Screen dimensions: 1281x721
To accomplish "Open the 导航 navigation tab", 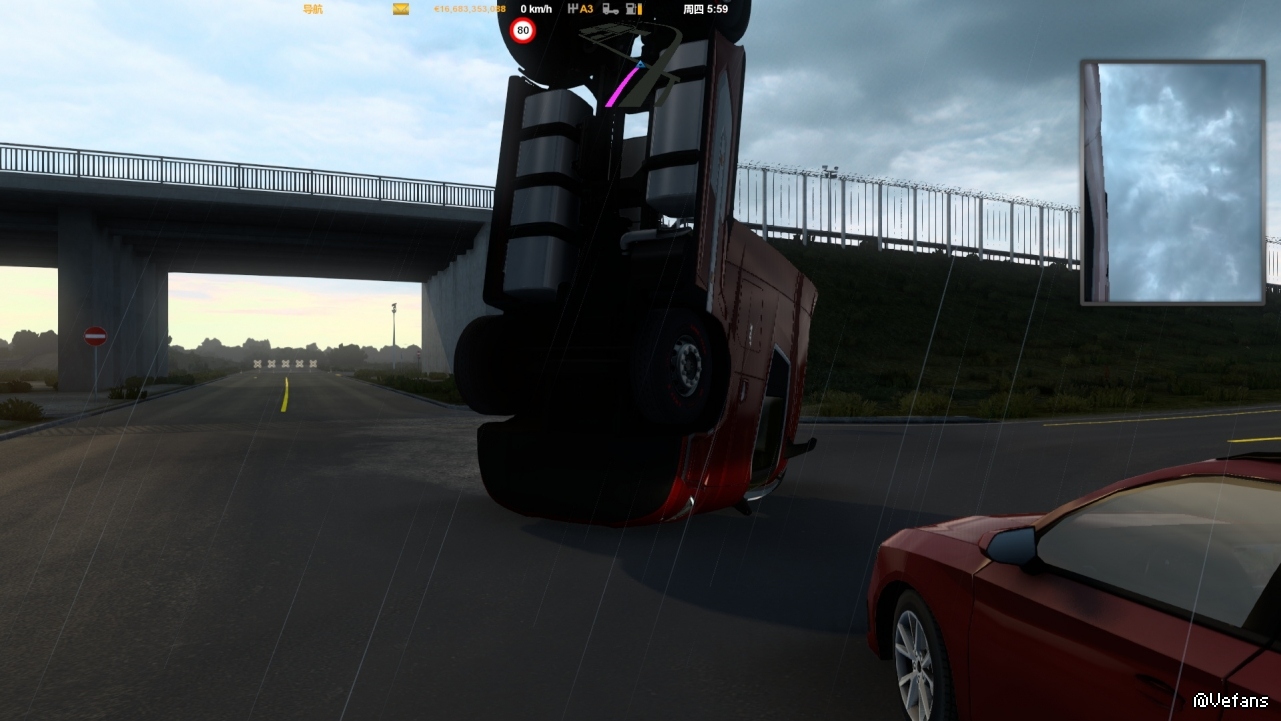I will 313,9.
